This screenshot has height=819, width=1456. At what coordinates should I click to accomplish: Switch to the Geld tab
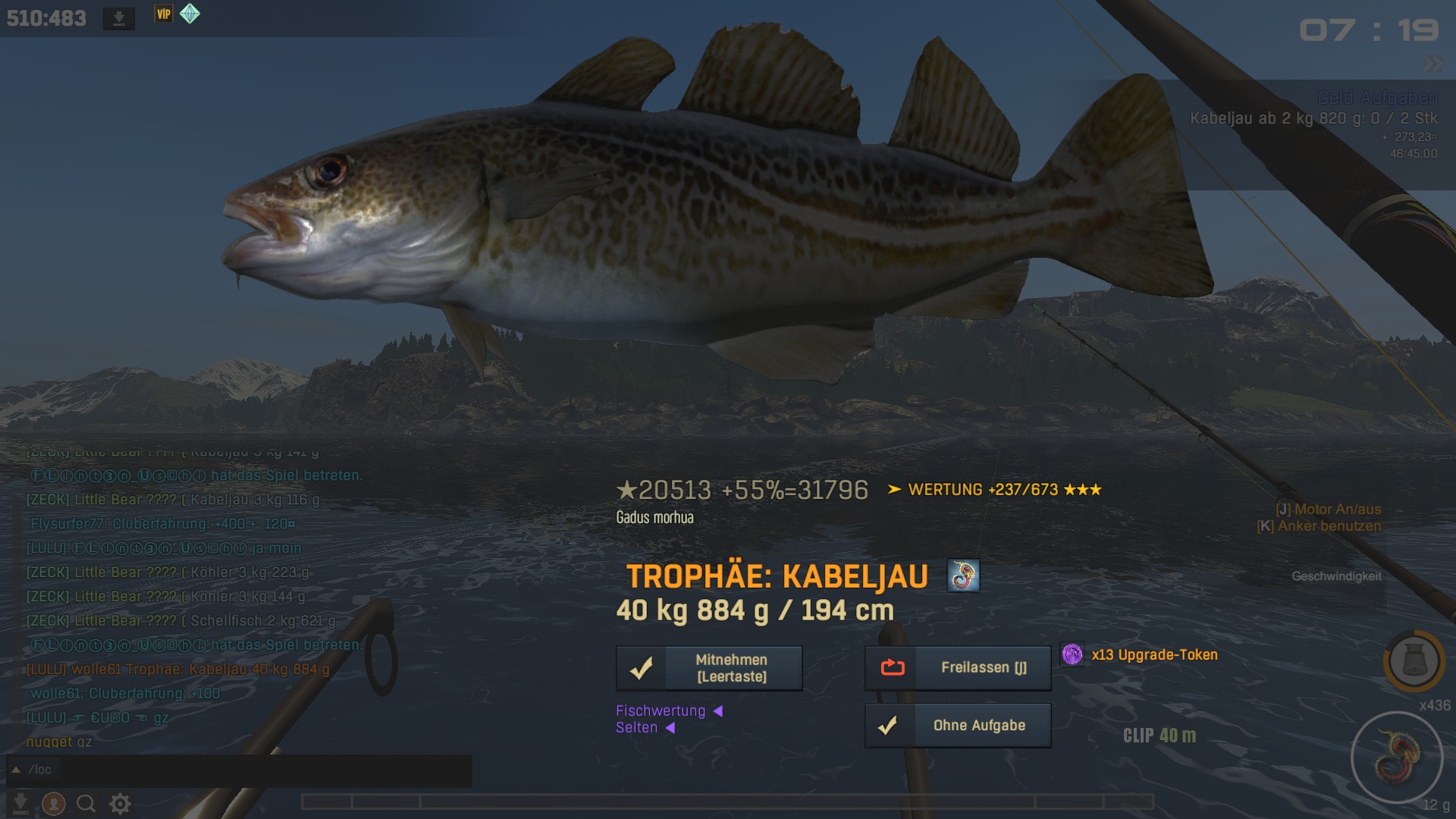click(x=1335, y=98)
